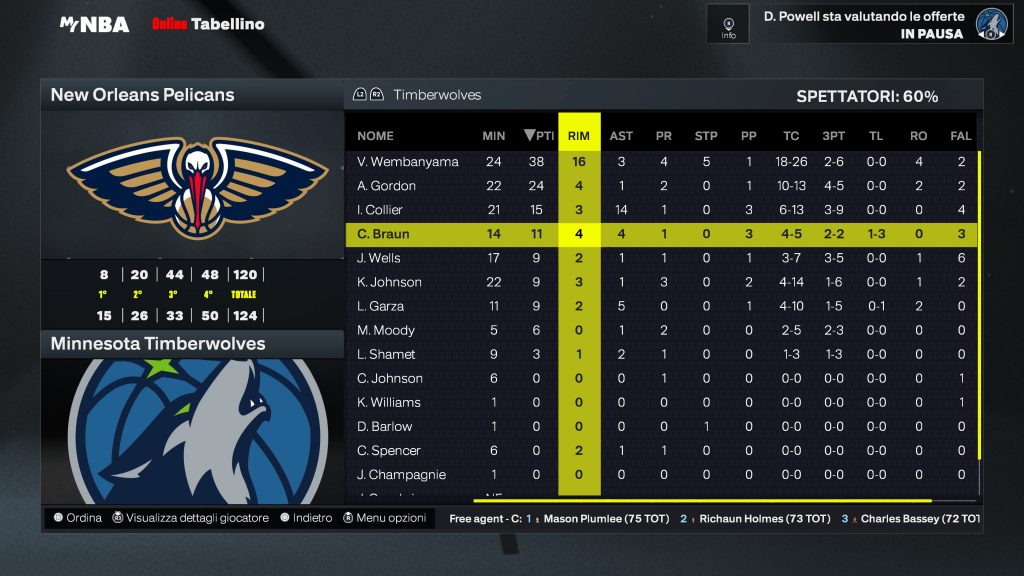Sort players by the AST column

tap(621, 136)
